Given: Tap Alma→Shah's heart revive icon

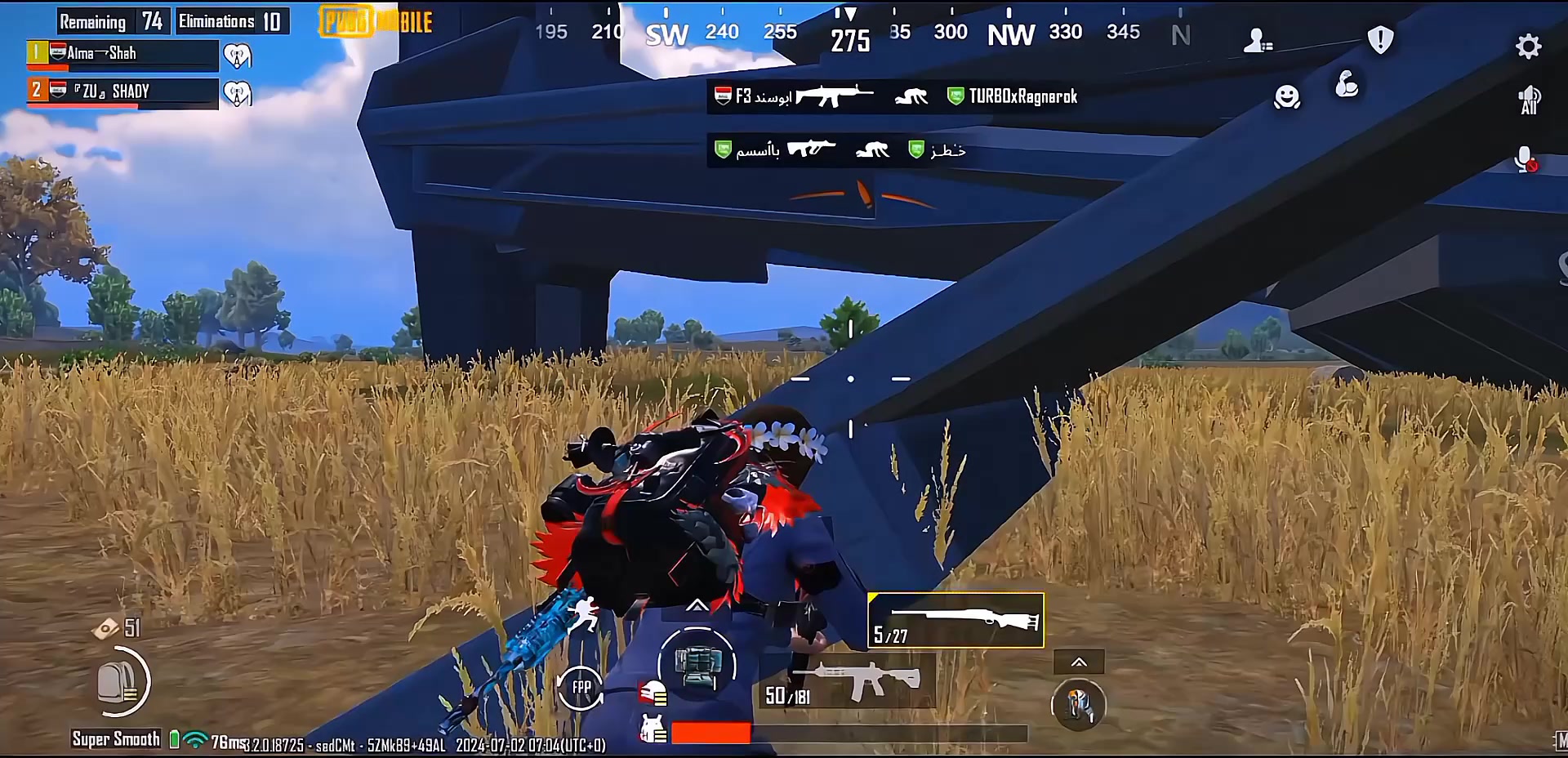Looking at the screenshot, I should click(238, 56).
